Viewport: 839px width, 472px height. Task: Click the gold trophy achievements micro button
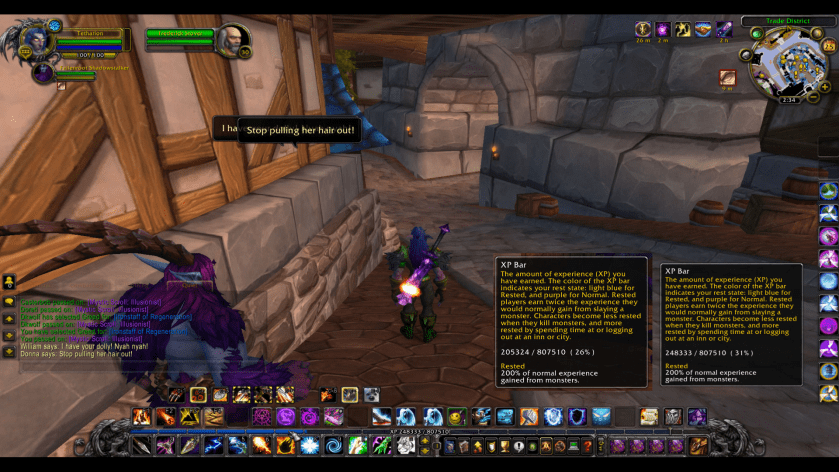[x=506, y=446]
